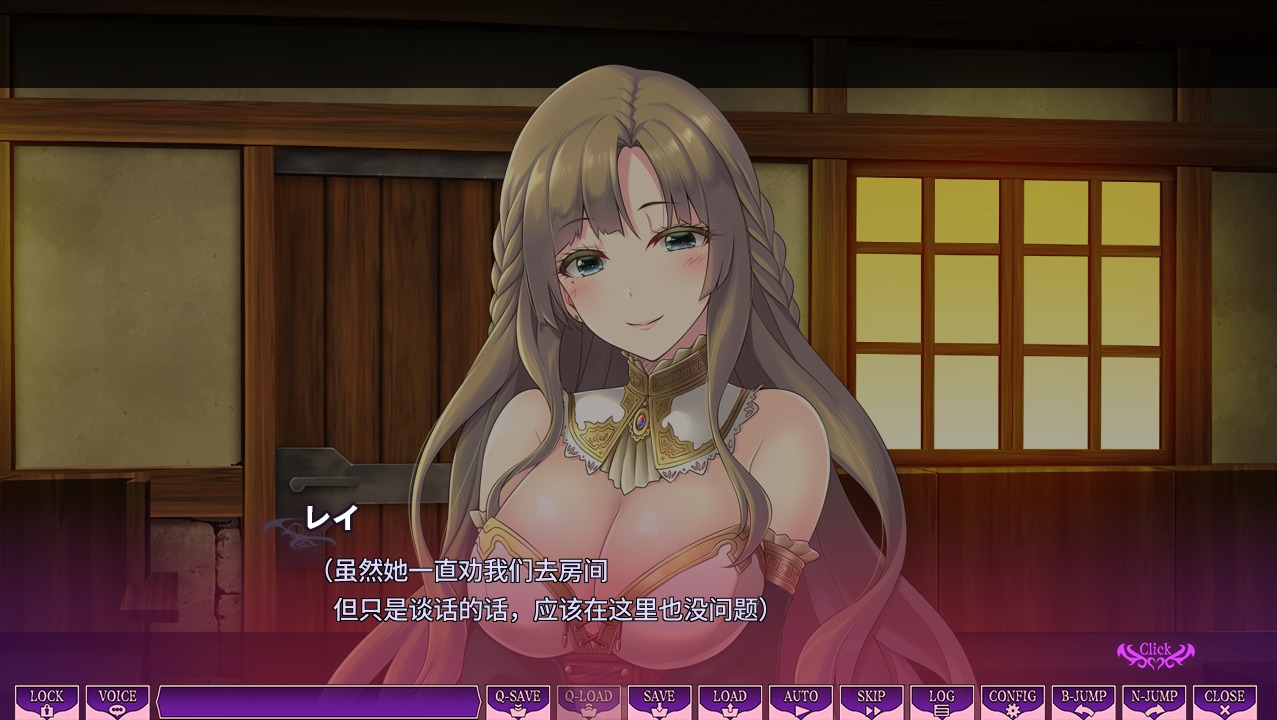Hide the text window with CLOSE
The image size is (1277, 720).
tap(1225, 702)
